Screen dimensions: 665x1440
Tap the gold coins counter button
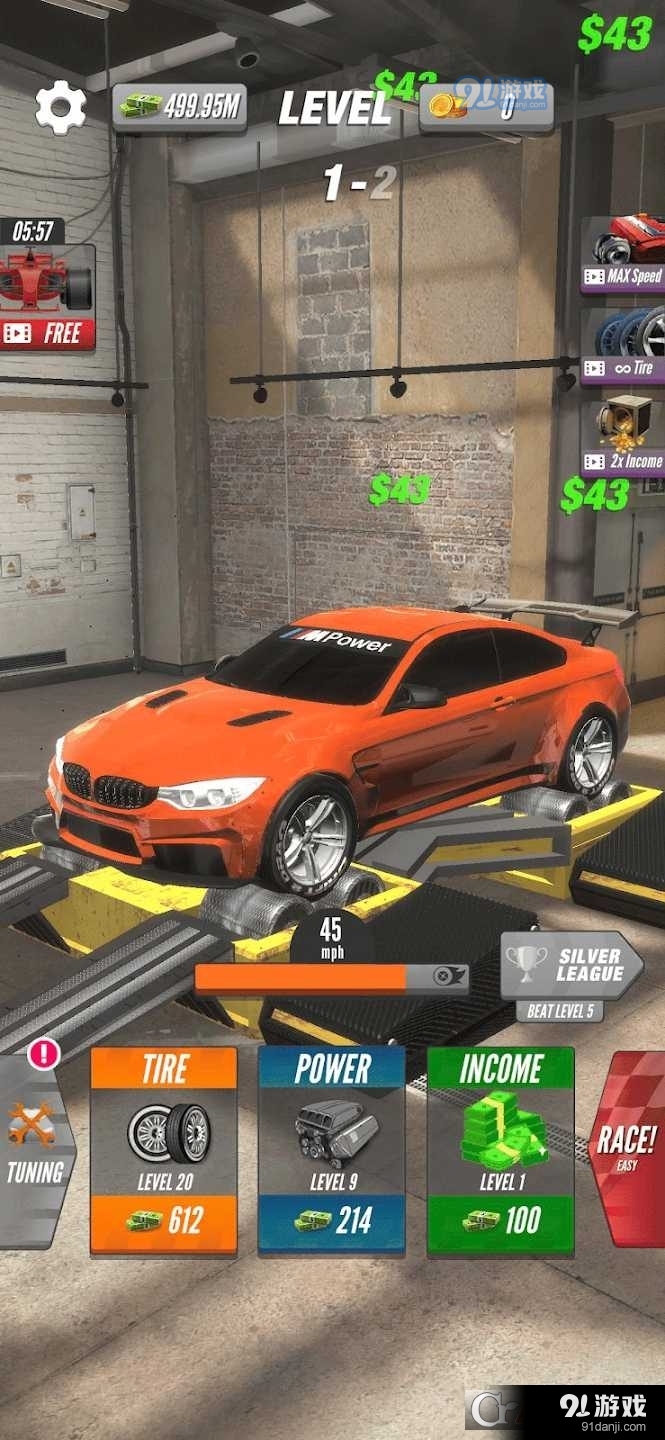[486, 107]
